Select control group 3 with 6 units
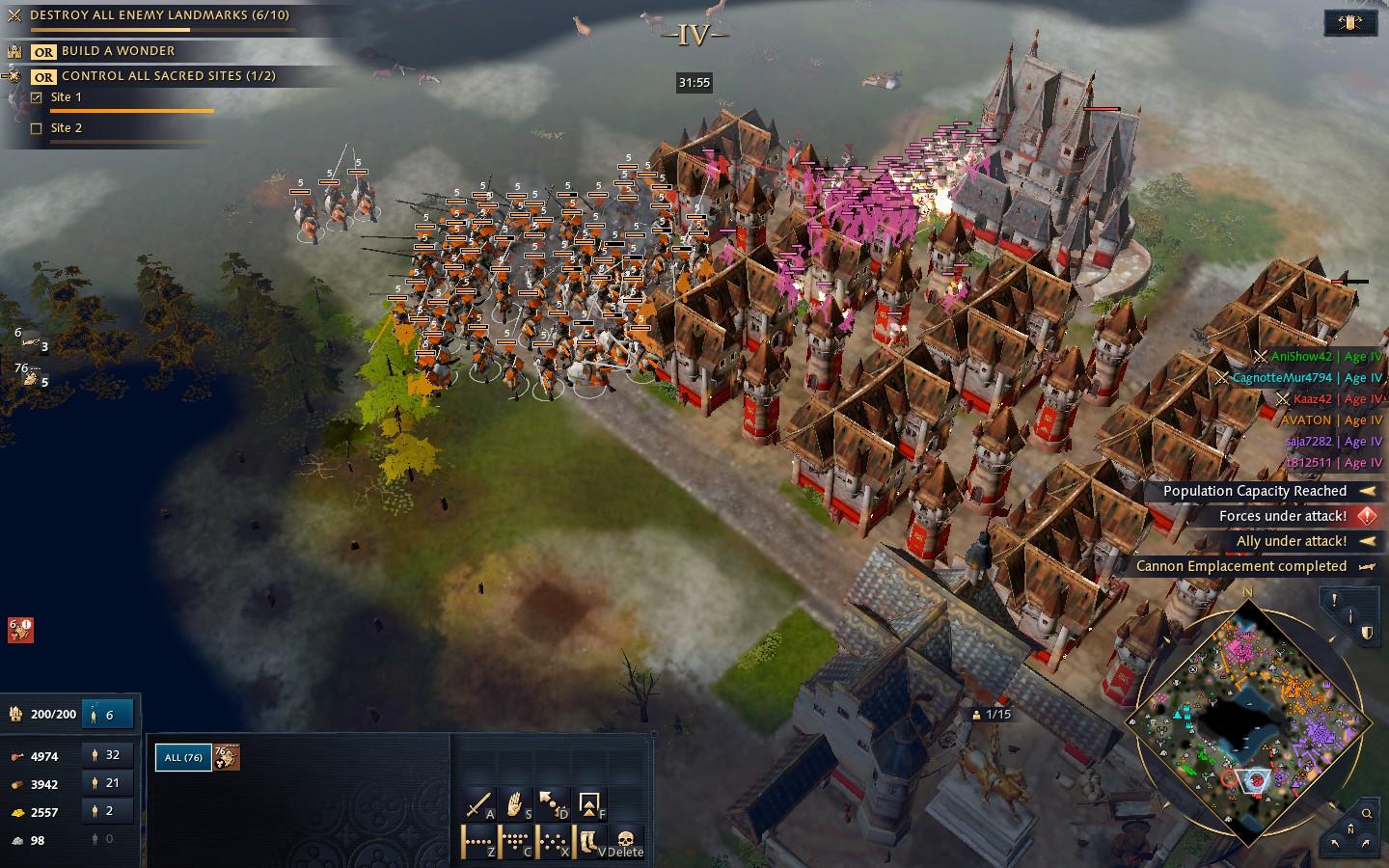 tap(33, 340)
